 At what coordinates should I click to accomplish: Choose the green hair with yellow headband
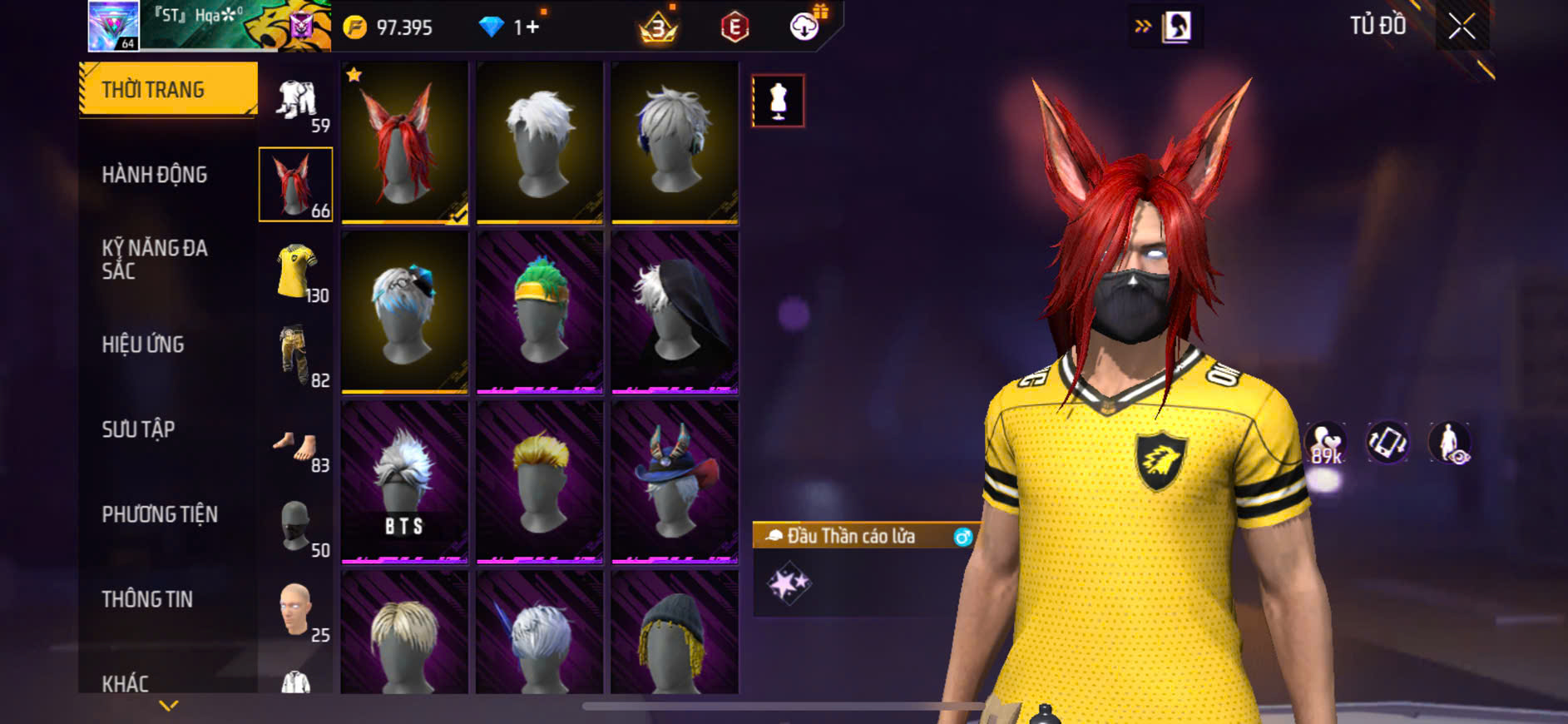tap(540, 311)
